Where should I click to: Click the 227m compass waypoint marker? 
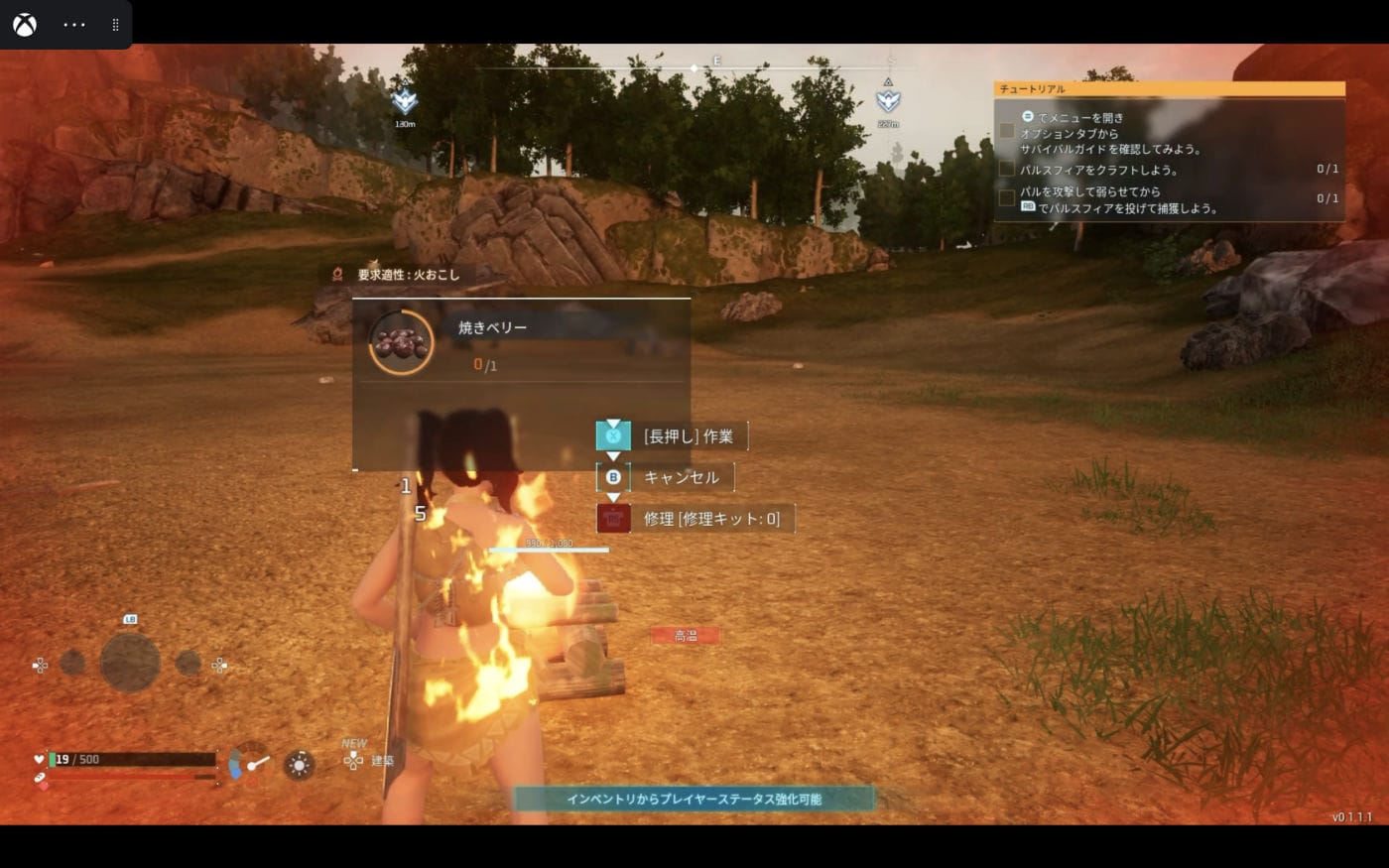pyautogui.click(x=888, y=100)
